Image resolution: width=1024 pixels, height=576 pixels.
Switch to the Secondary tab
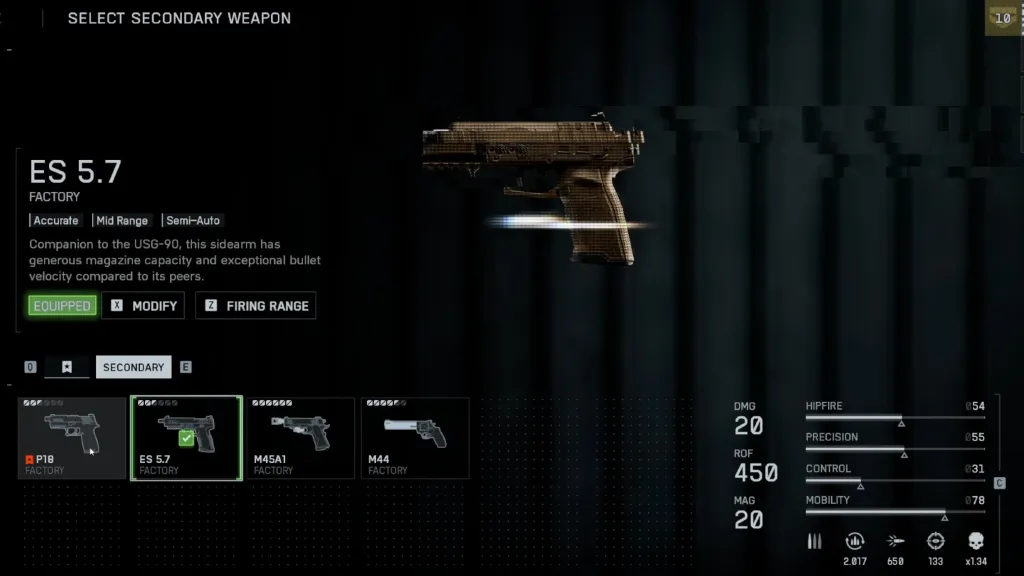133,367
